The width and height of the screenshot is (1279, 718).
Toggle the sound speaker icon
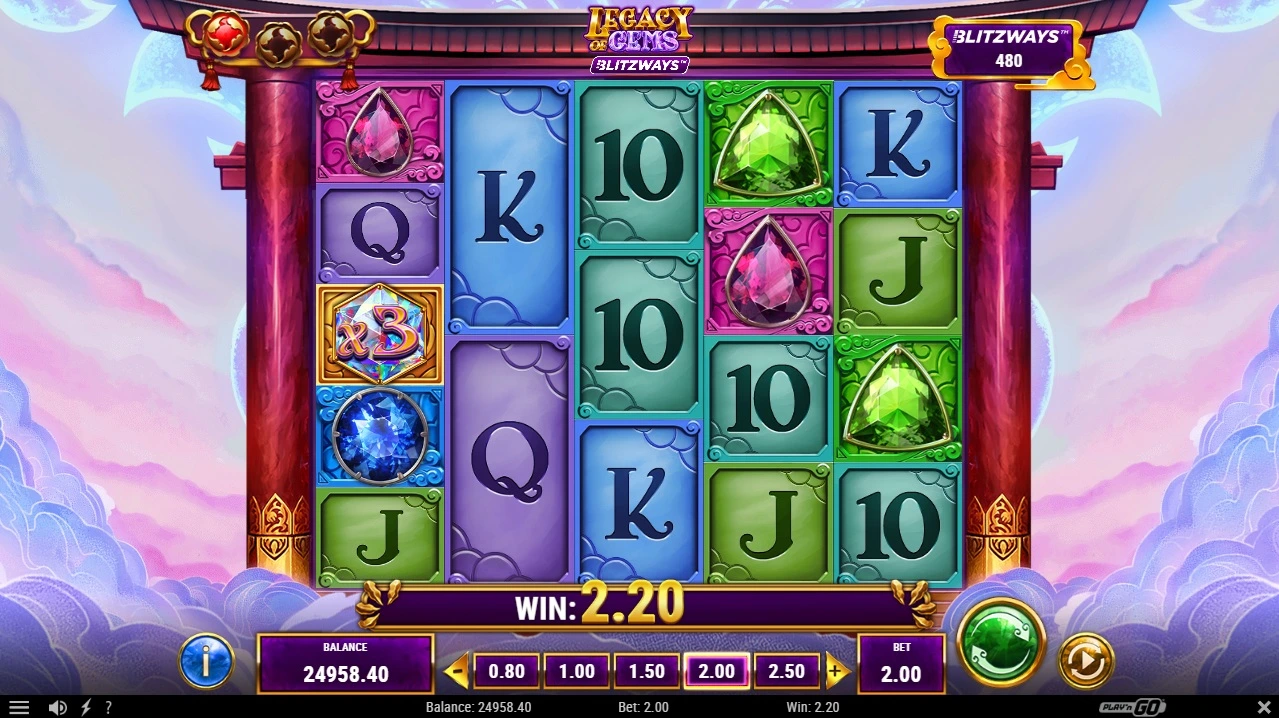pyautogui.click(x=58, y=708)
